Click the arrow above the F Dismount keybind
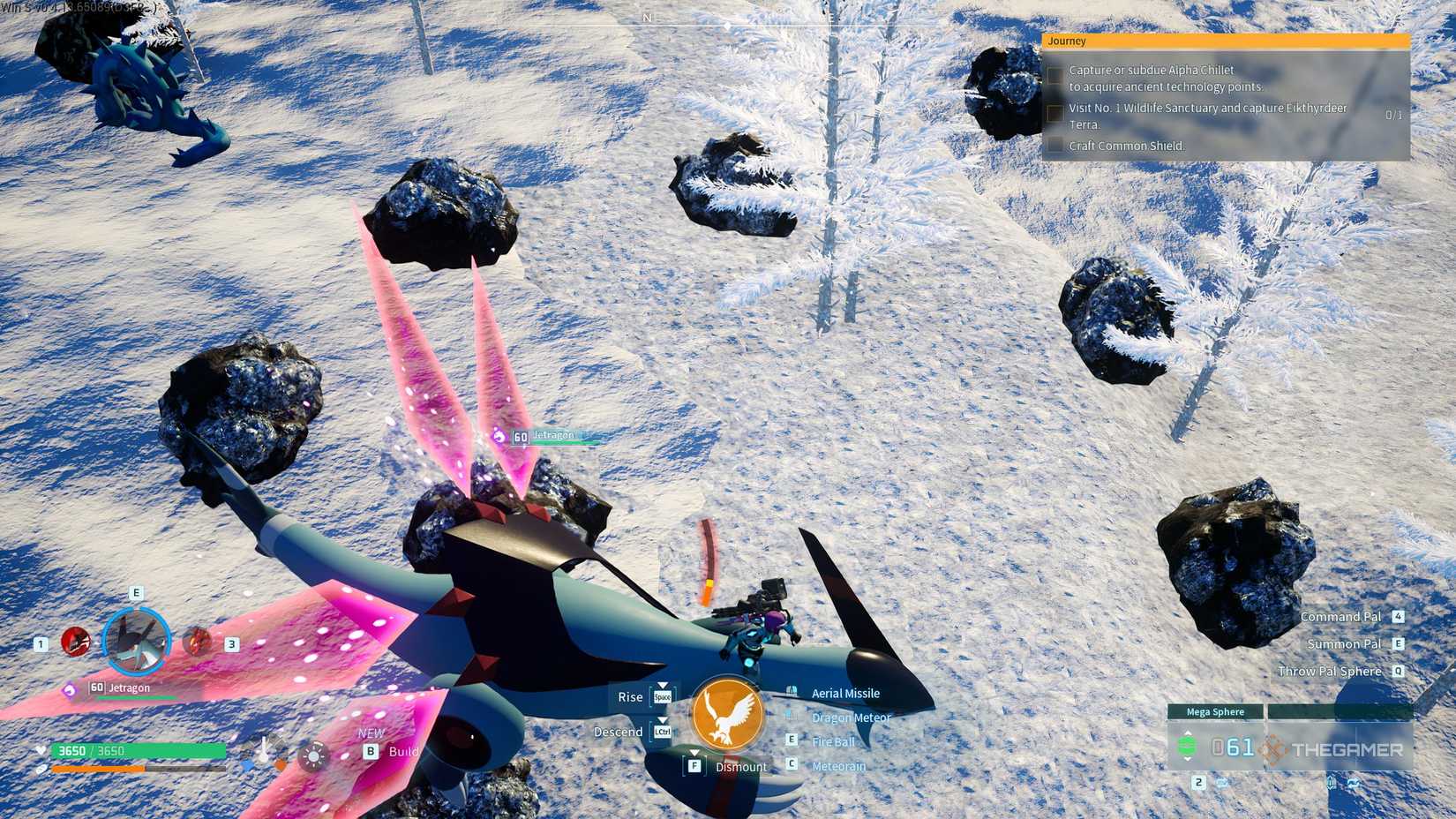Screen dimensions: 1456x819 pyautogui.click(x=695, y=752)
